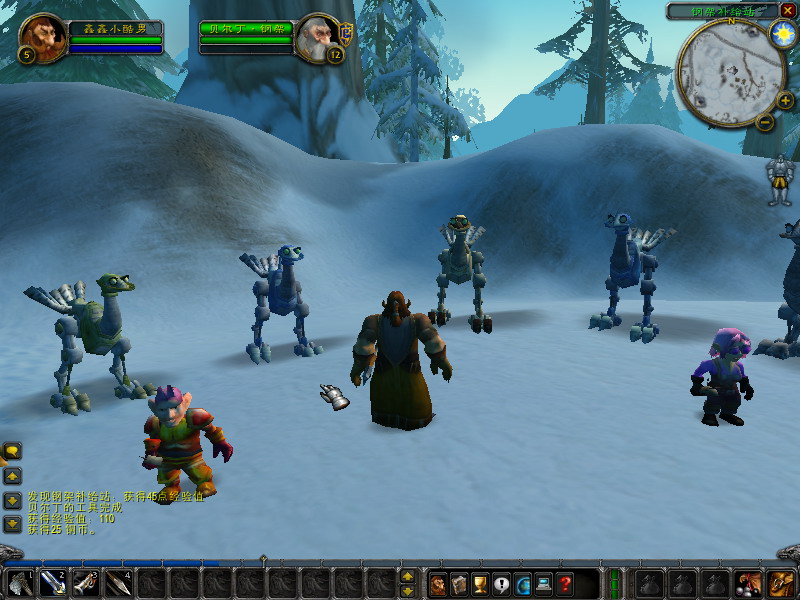Open the red pouch bag beside the backpack
This screenshot has height=600, width=800.
[747, 583]
